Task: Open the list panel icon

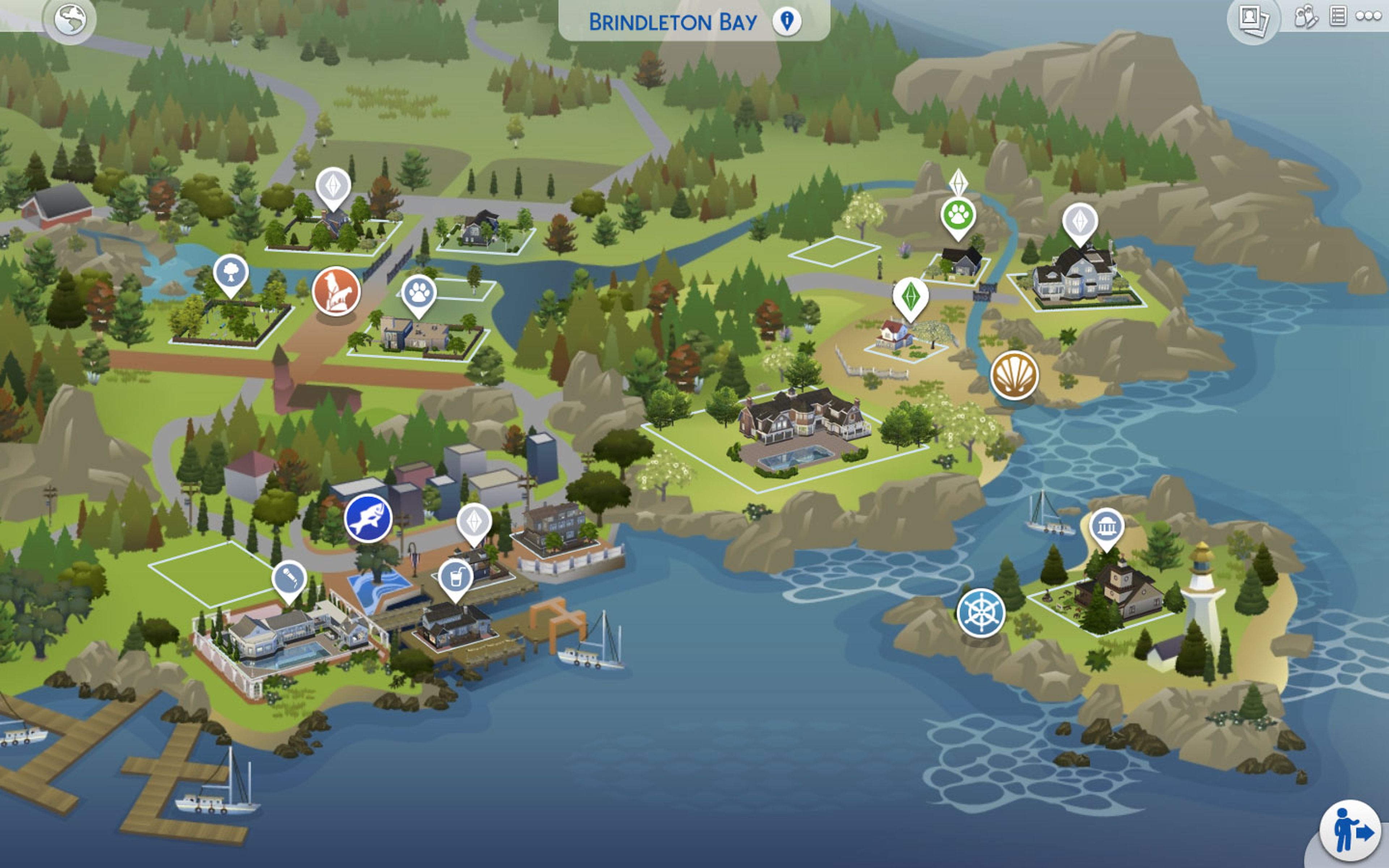Action: point(1338,16)
